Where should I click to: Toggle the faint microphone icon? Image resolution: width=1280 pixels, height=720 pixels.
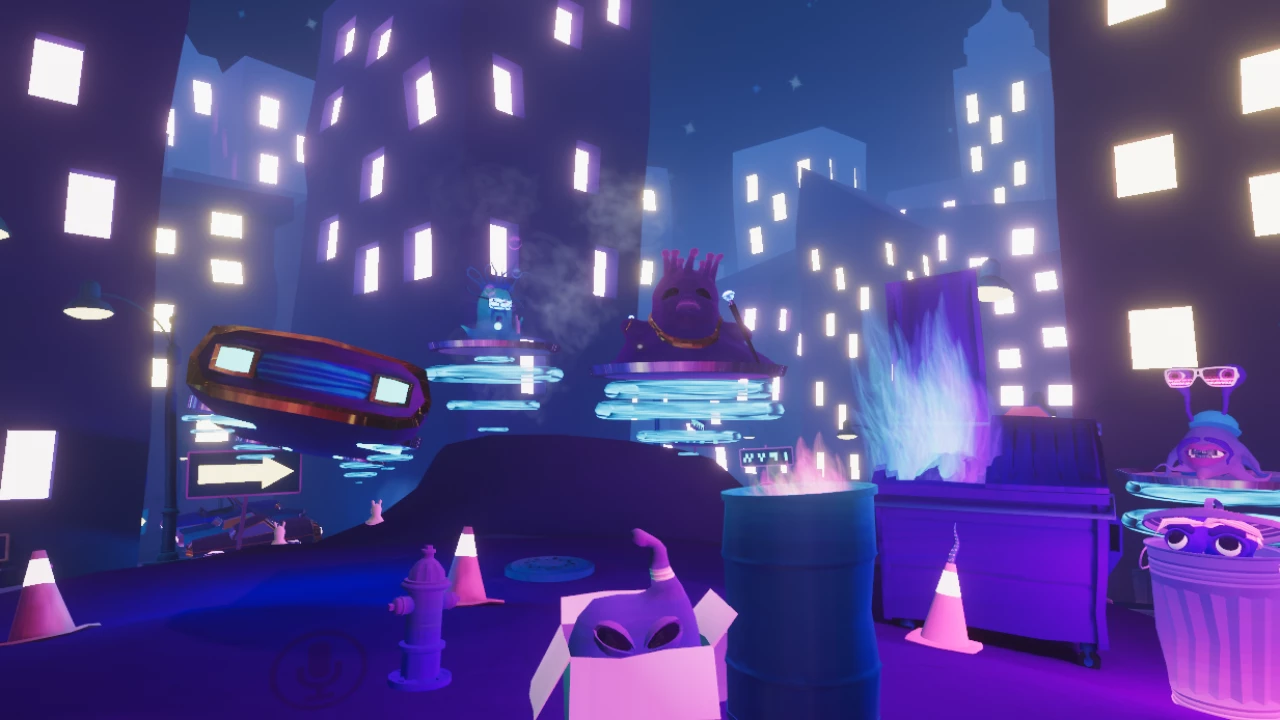click(x=318, y=665)
